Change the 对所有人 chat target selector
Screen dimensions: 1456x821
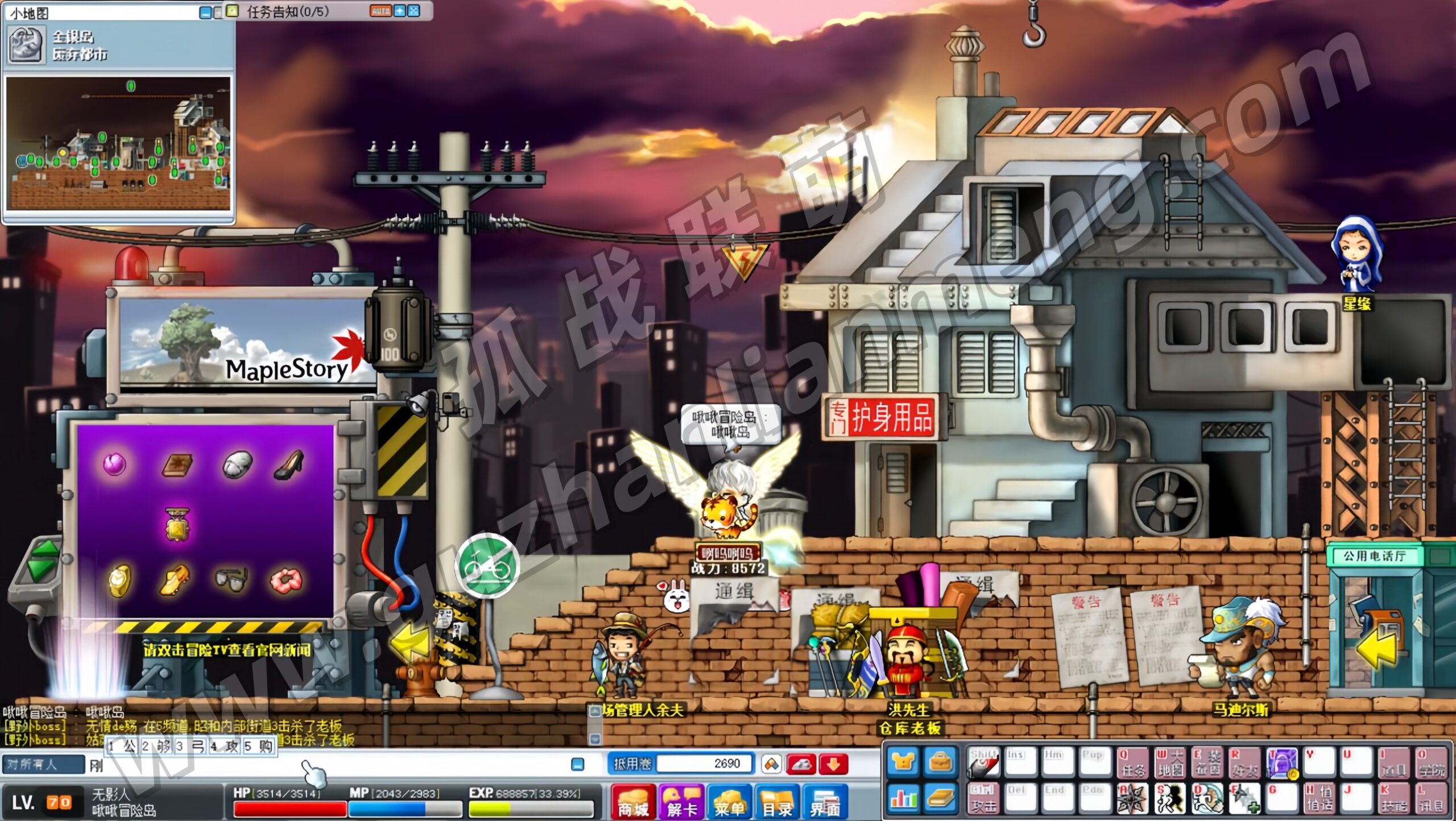tap(43, 765)
